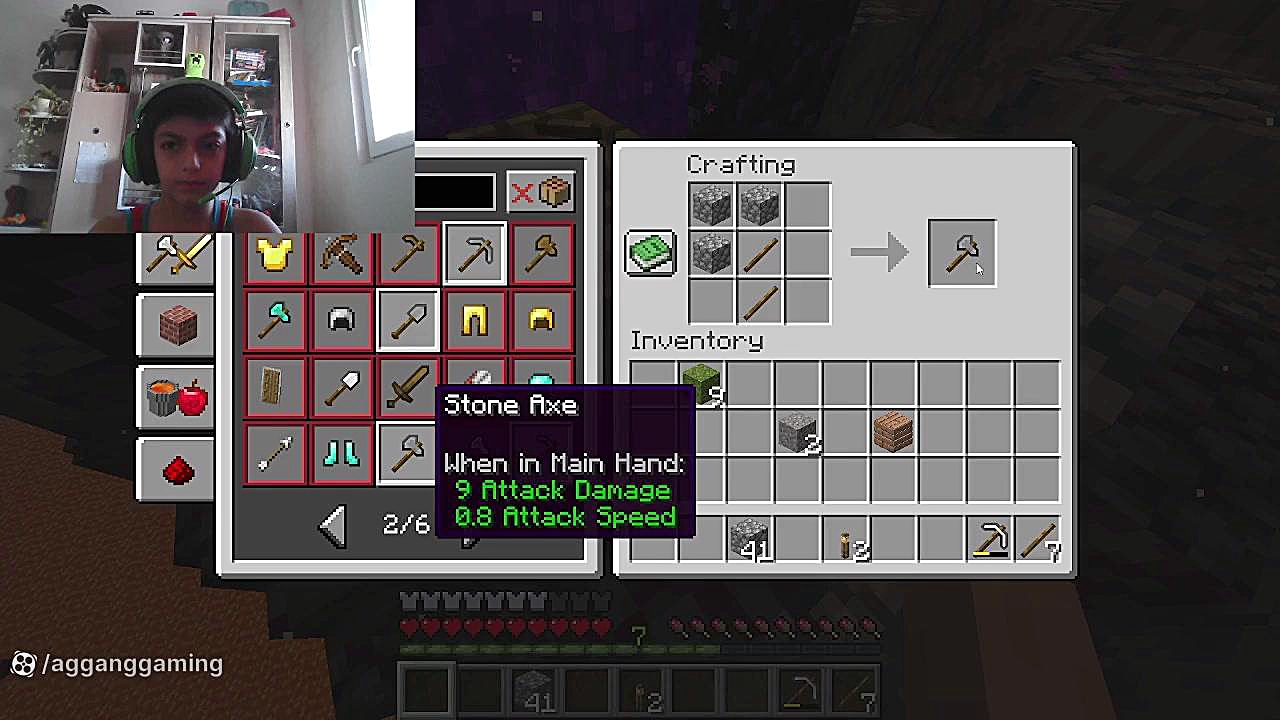Toggle the recipe book with the green book button
The image size is (1280, 720).
(x=650, y=253)
